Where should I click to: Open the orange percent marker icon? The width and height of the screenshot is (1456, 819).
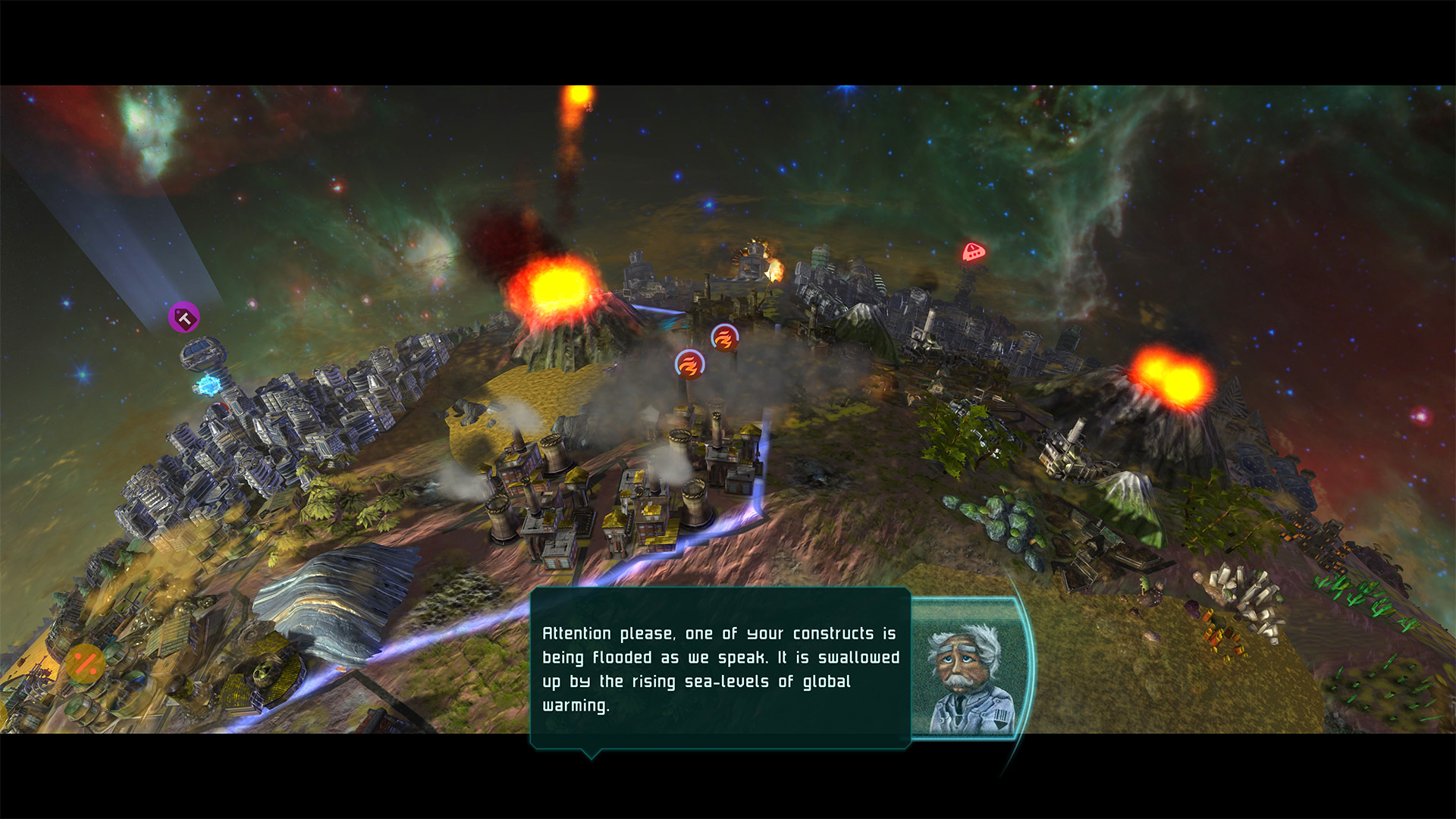coord(85,664)
